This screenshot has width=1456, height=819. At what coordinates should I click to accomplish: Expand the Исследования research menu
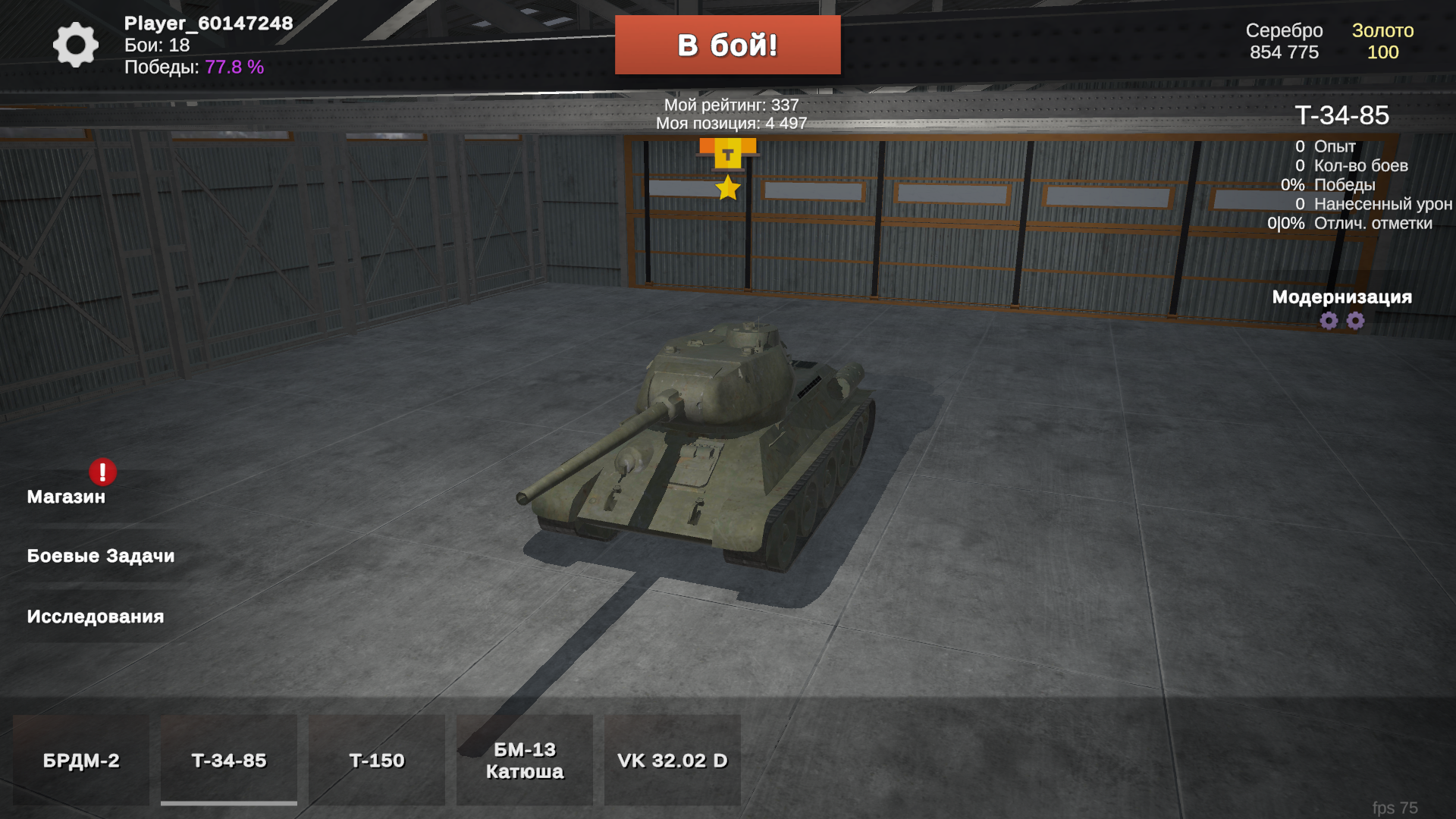pyautogui.click(x=94, y=617)
